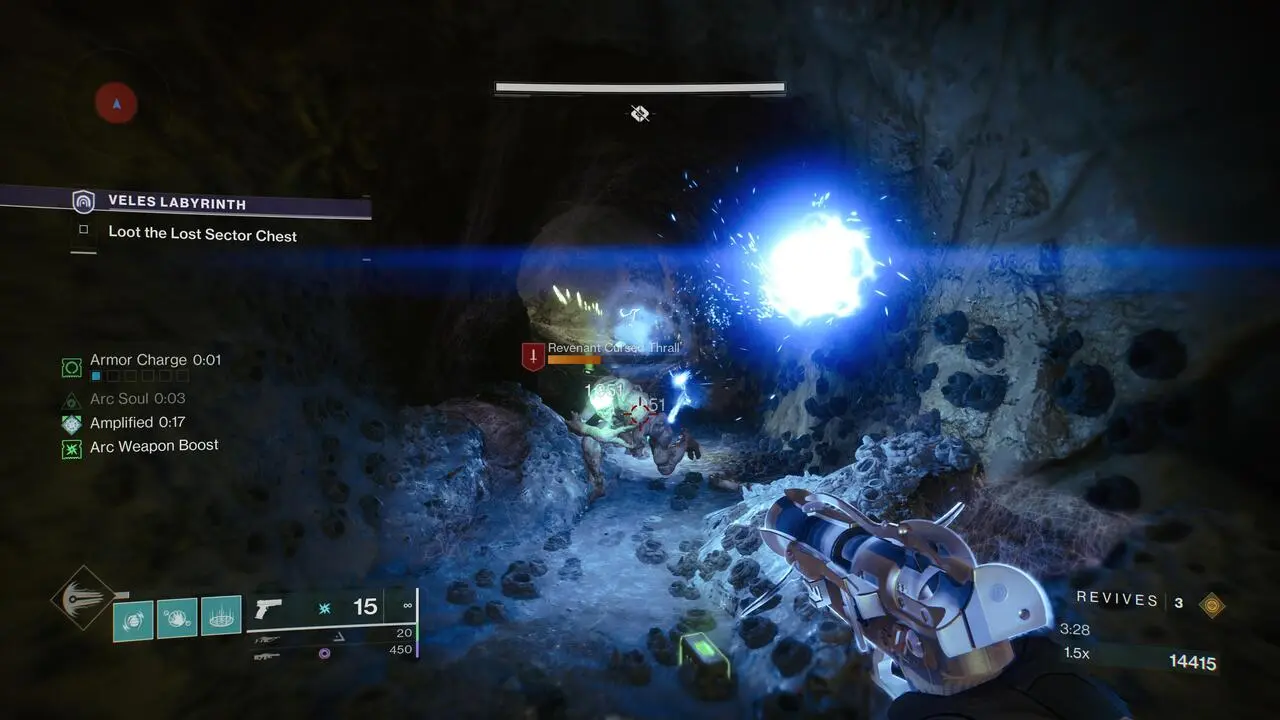Image resolution: width=1280 pixels, height=720 pixels.
Task: Click the boss health bar at top
Action: 638,88
